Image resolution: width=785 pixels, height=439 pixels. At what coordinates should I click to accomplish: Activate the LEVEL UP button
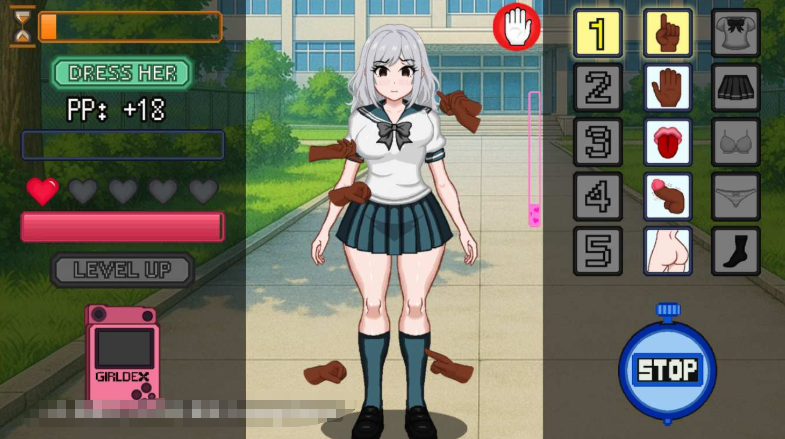[122, 269]
